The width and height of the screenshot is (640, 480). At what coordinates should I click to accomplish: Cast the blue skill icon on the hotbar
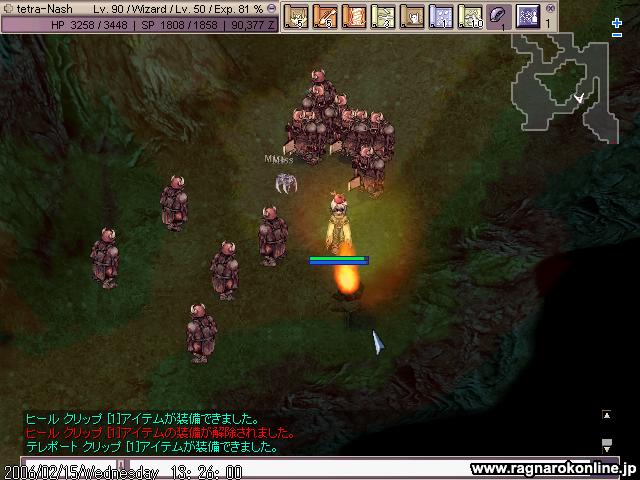point(528,16)
